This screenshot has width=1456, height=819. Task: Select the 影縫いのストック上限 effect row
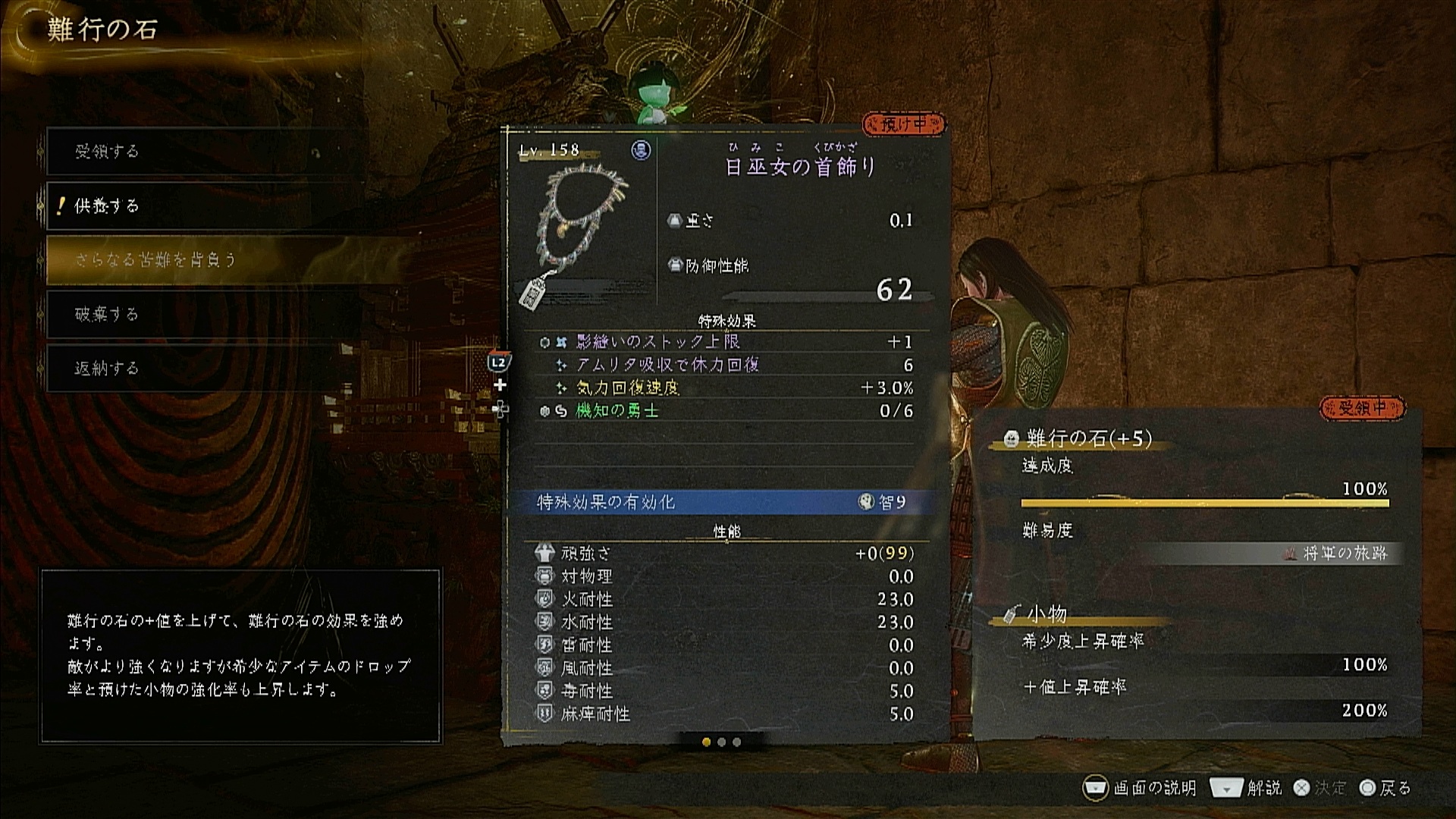pos(726,342)
